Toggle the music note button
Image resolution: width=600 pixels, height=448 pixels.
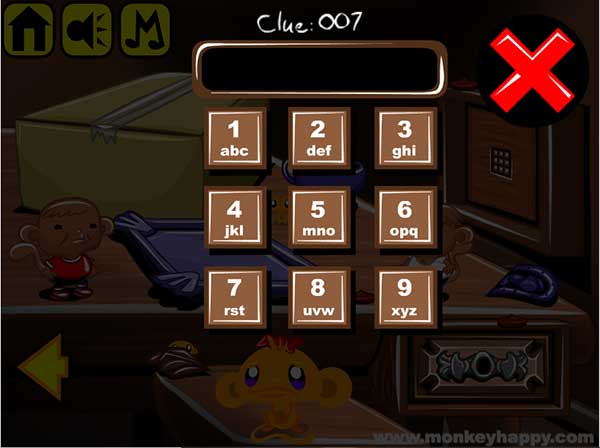click(145, 30)
